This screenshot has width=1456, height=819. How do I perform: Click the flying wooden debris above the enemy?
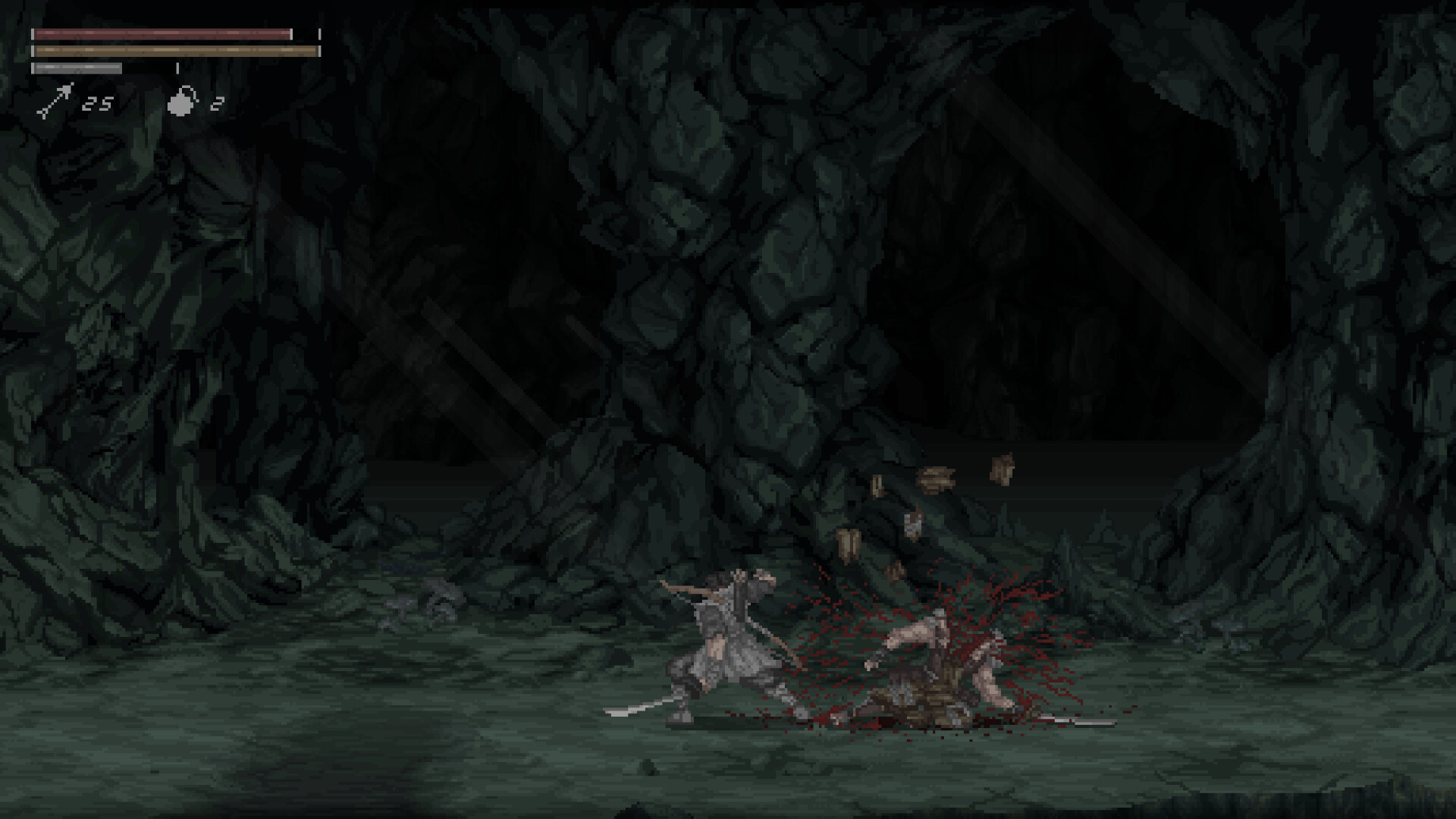937,478
